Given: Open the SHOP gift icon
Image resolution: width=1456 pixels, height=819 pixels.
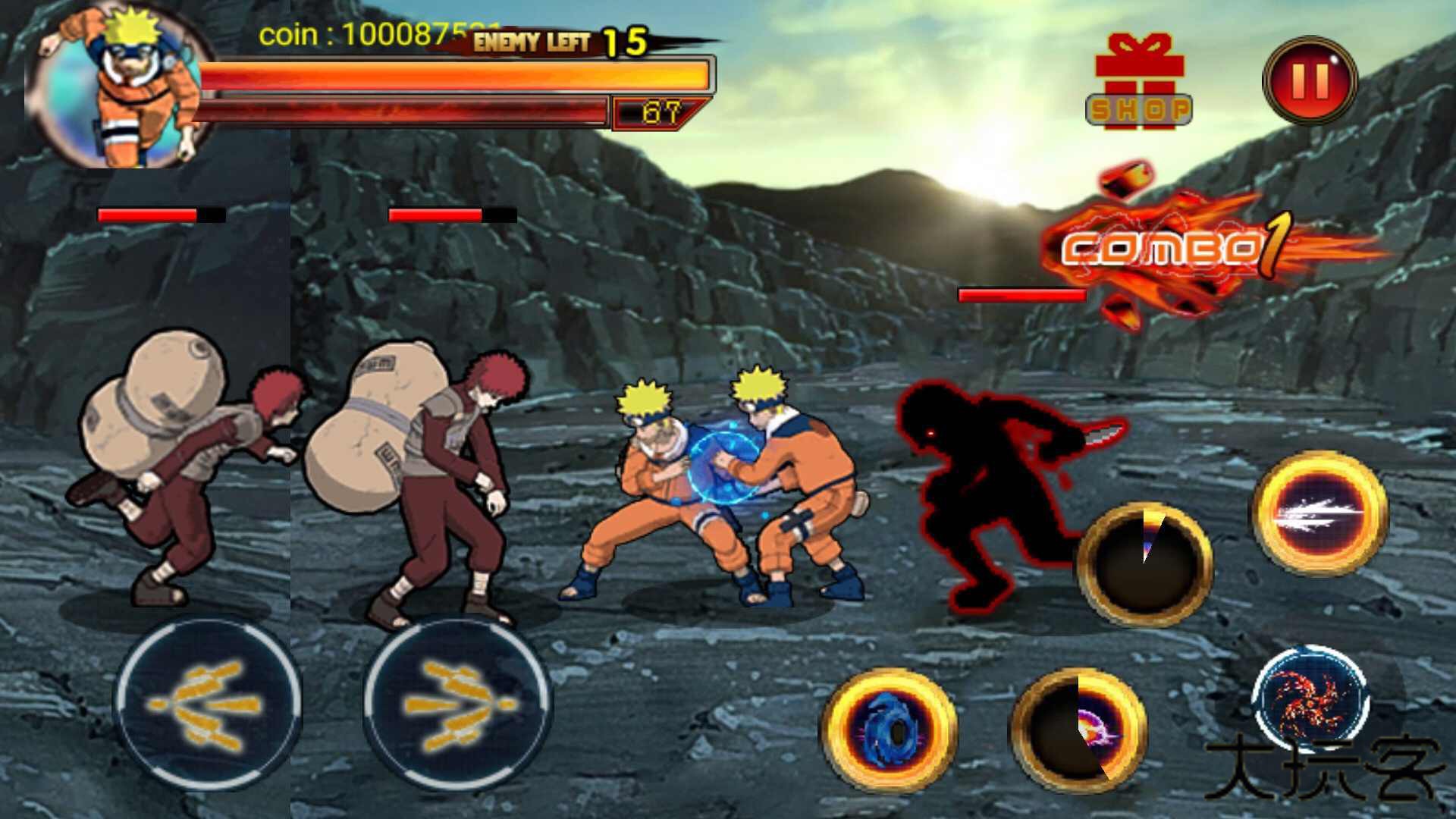Looking at the screenshot, I should pyautogui.click(x=1140, y=76).
